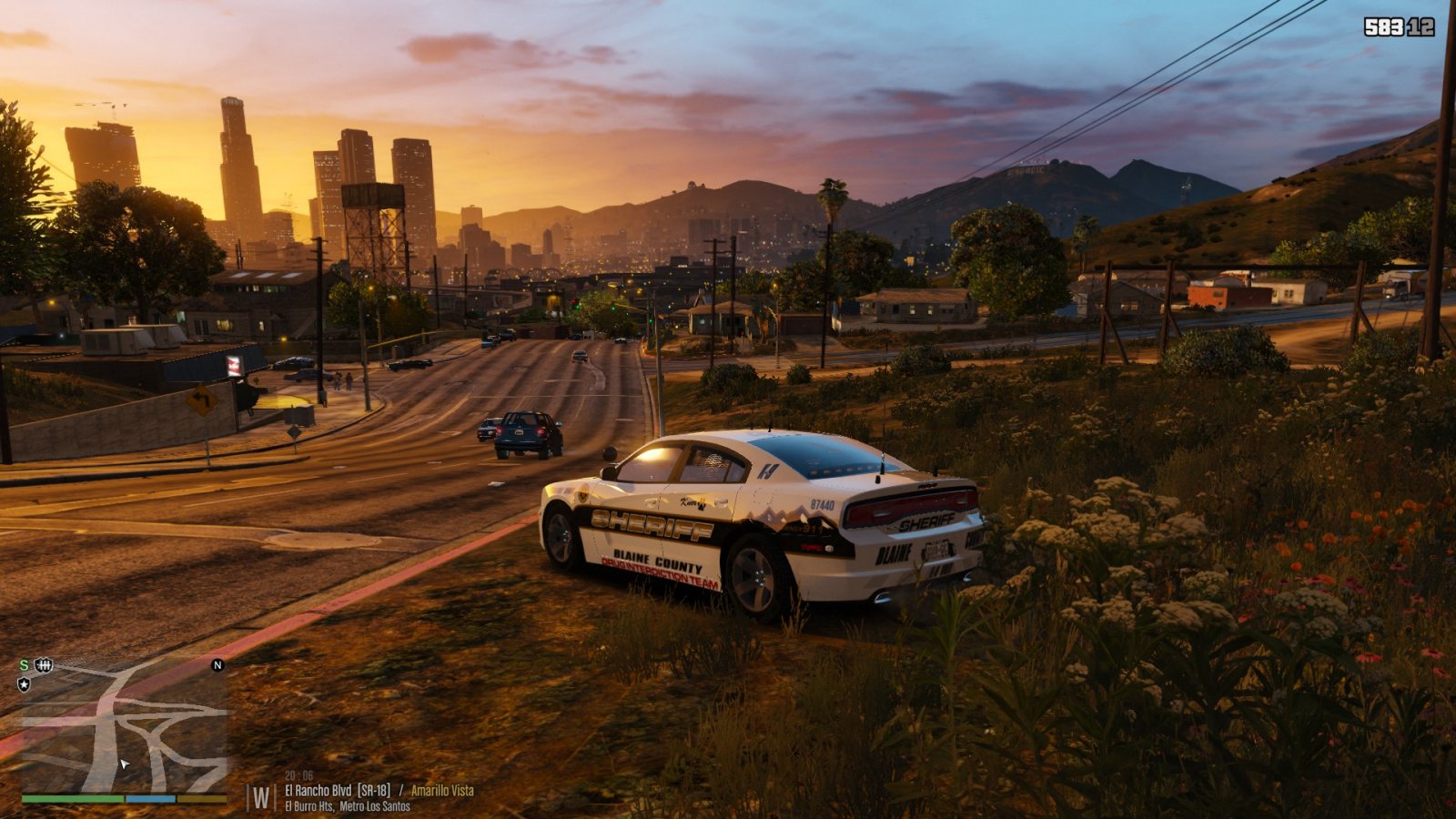This screenshot has height=819, width=1456.
Task: Click the green S blip on minimap
Action: point(24,665)
